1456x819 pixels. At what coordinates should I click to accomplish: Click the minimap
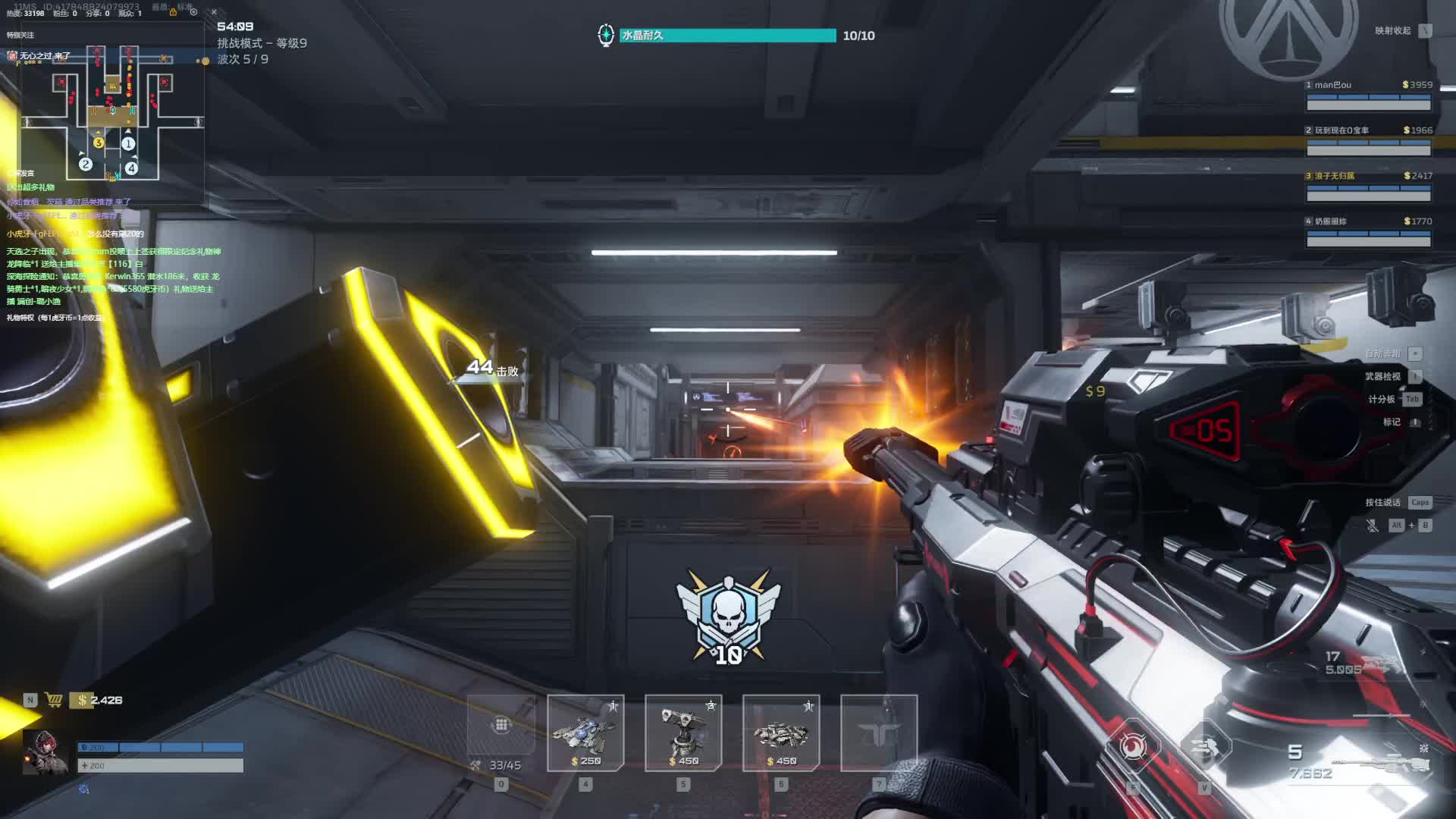tap(112, 112)
